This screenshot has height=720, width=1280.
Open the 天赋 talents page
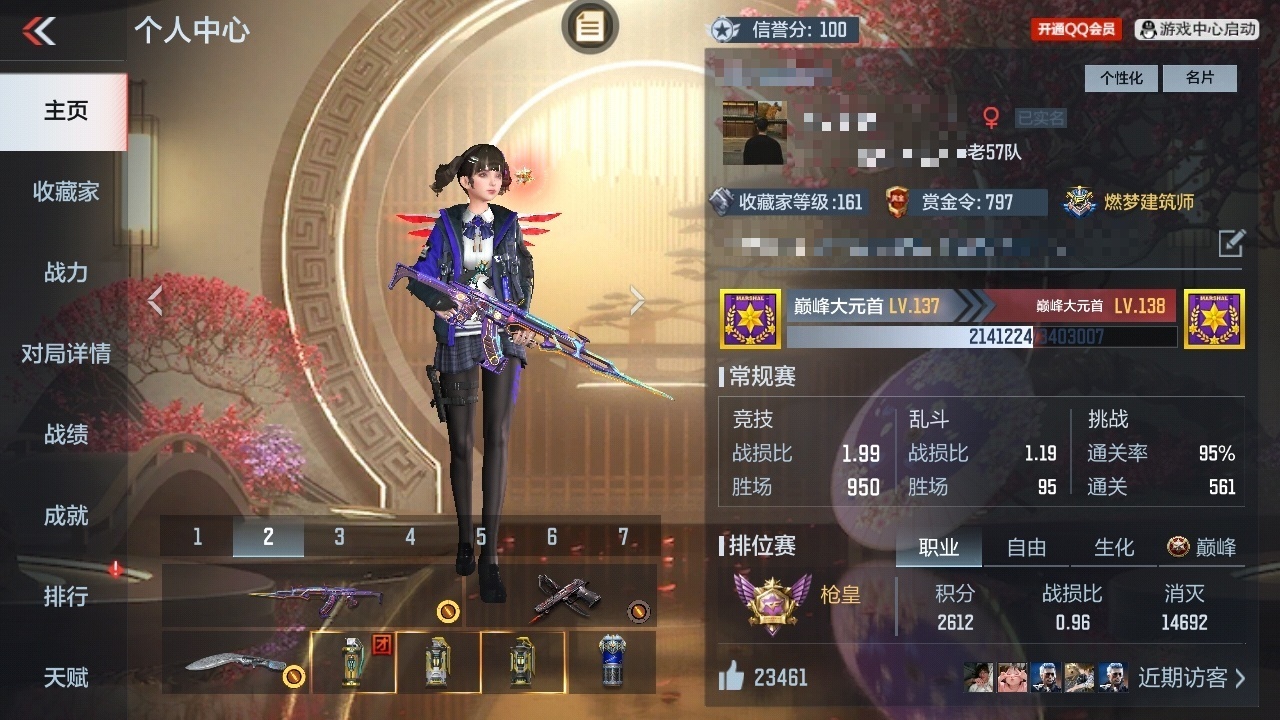[65, 677]
